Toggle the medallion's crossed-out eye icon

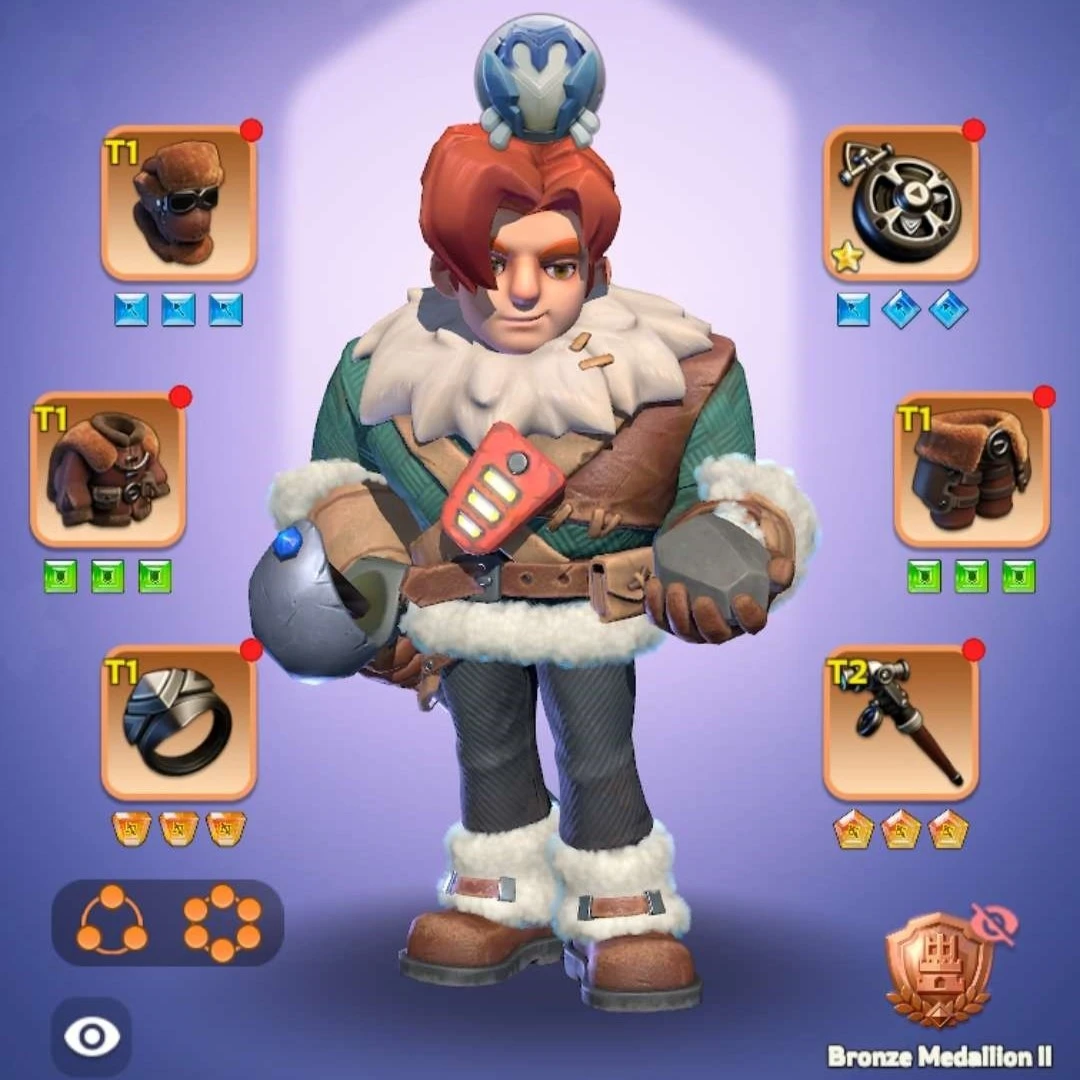click(x=993, y=924)
